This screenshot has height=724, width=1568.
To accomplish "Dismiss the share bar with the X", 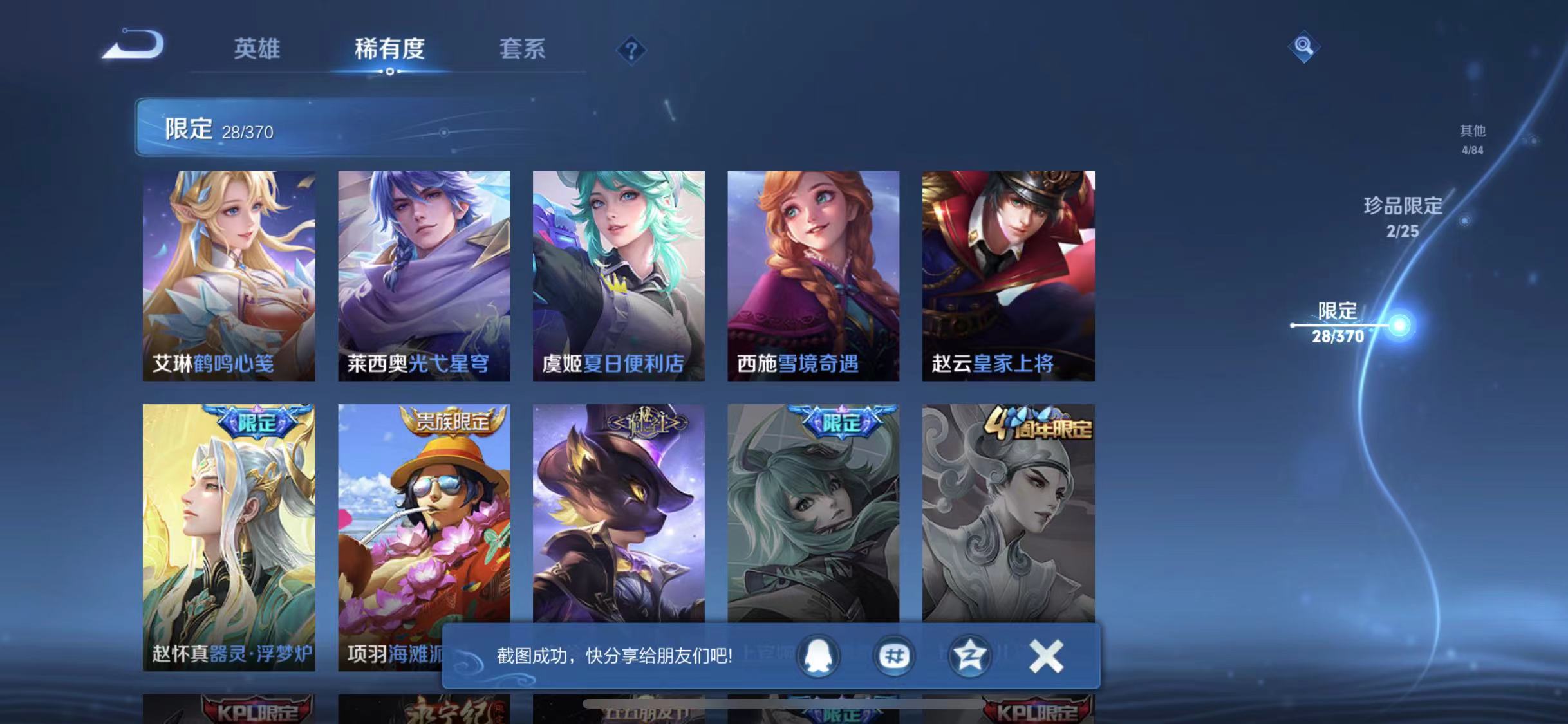I will pos(1046,655).
